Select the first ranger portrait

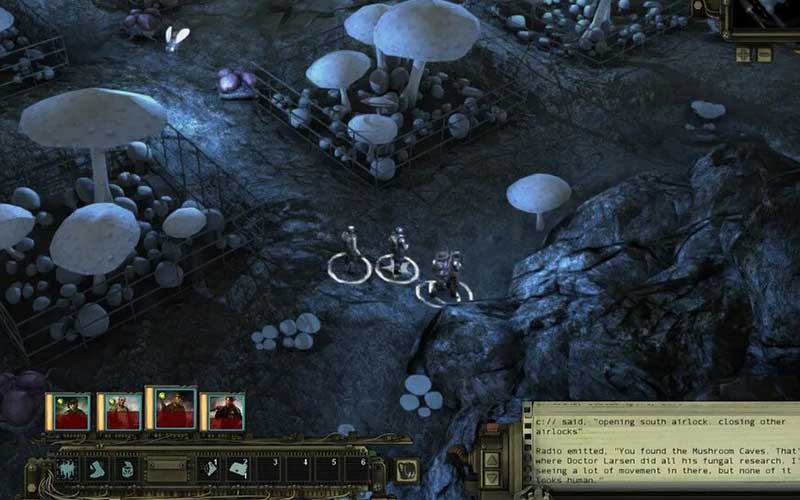pyautogui.click(x=72, y=411)
